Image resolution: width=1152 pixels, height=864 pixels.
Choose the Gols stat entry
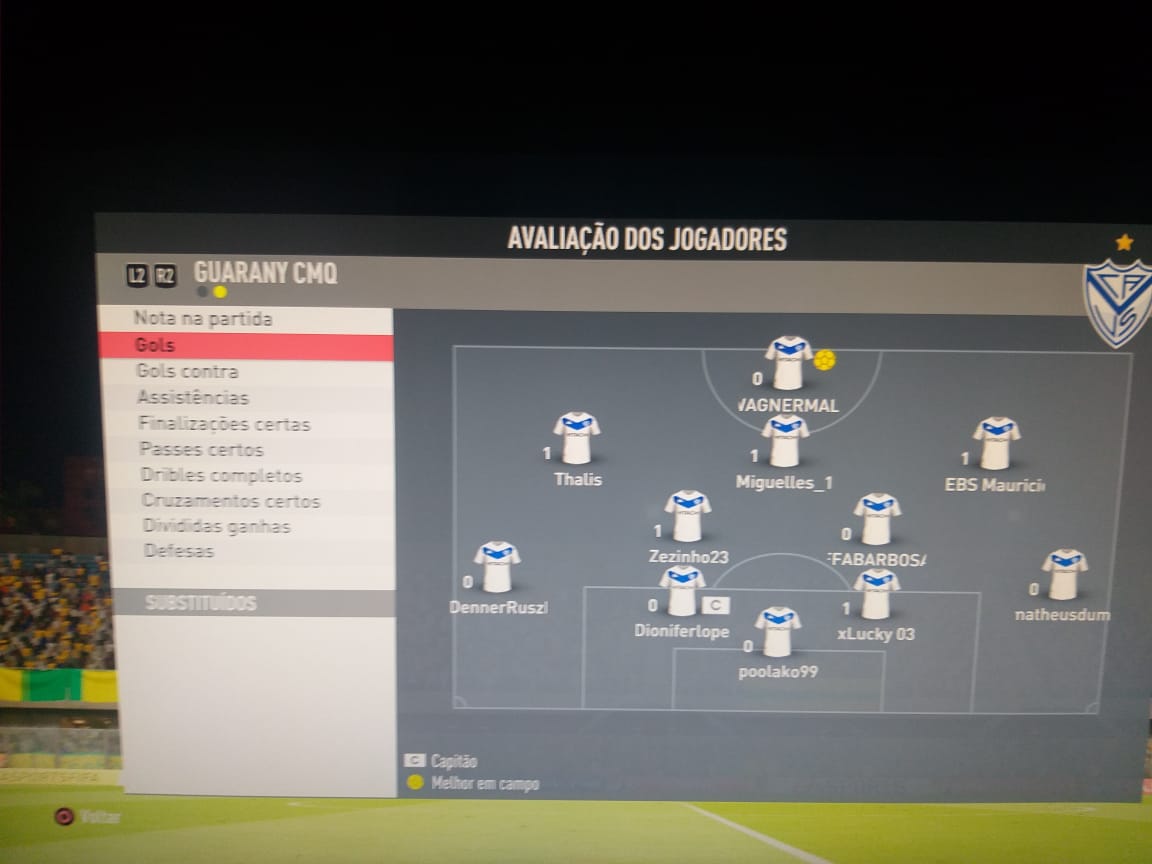point(156,346)
